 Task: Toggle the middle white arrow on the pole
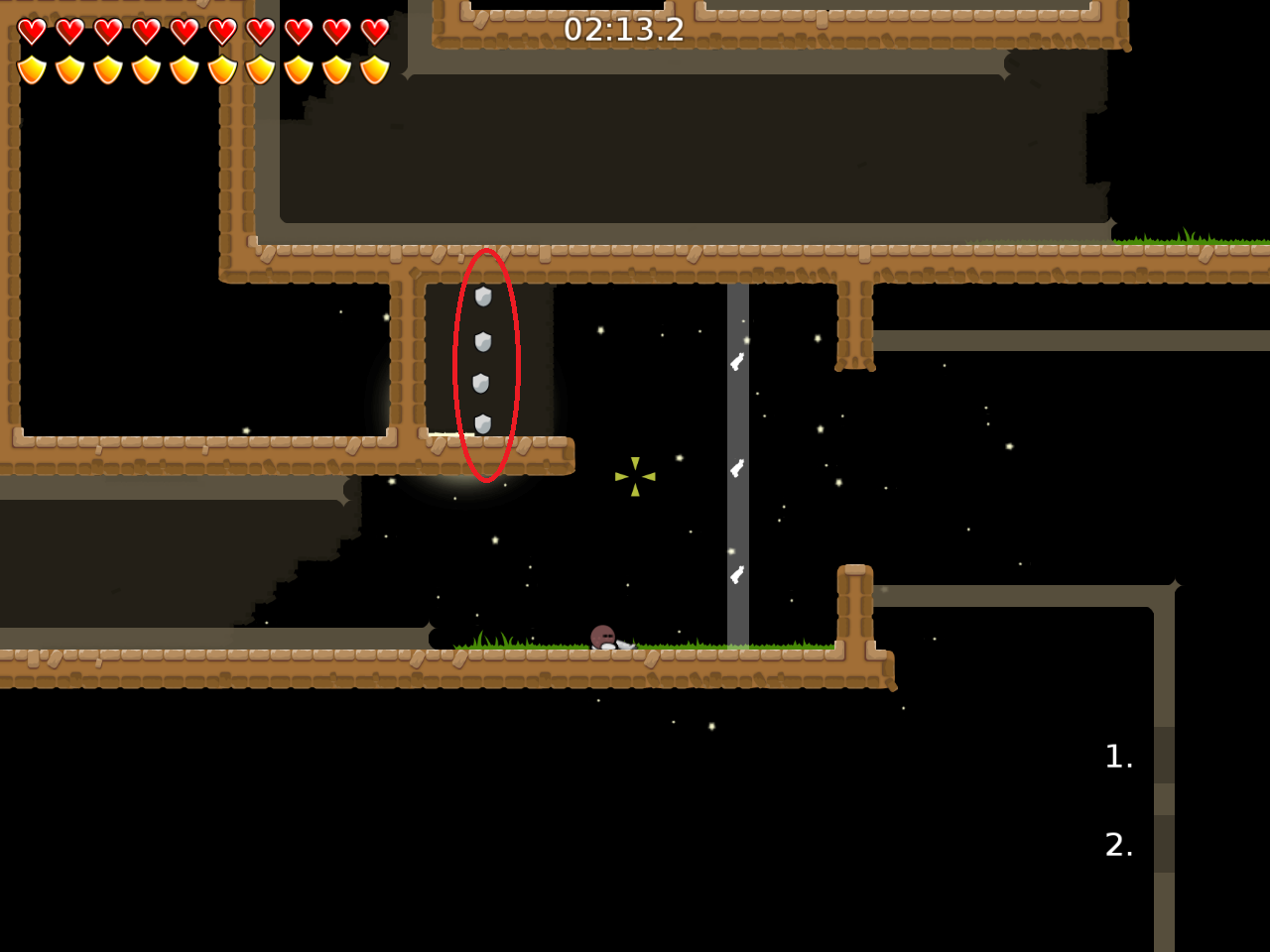click(x=736, y=469)
